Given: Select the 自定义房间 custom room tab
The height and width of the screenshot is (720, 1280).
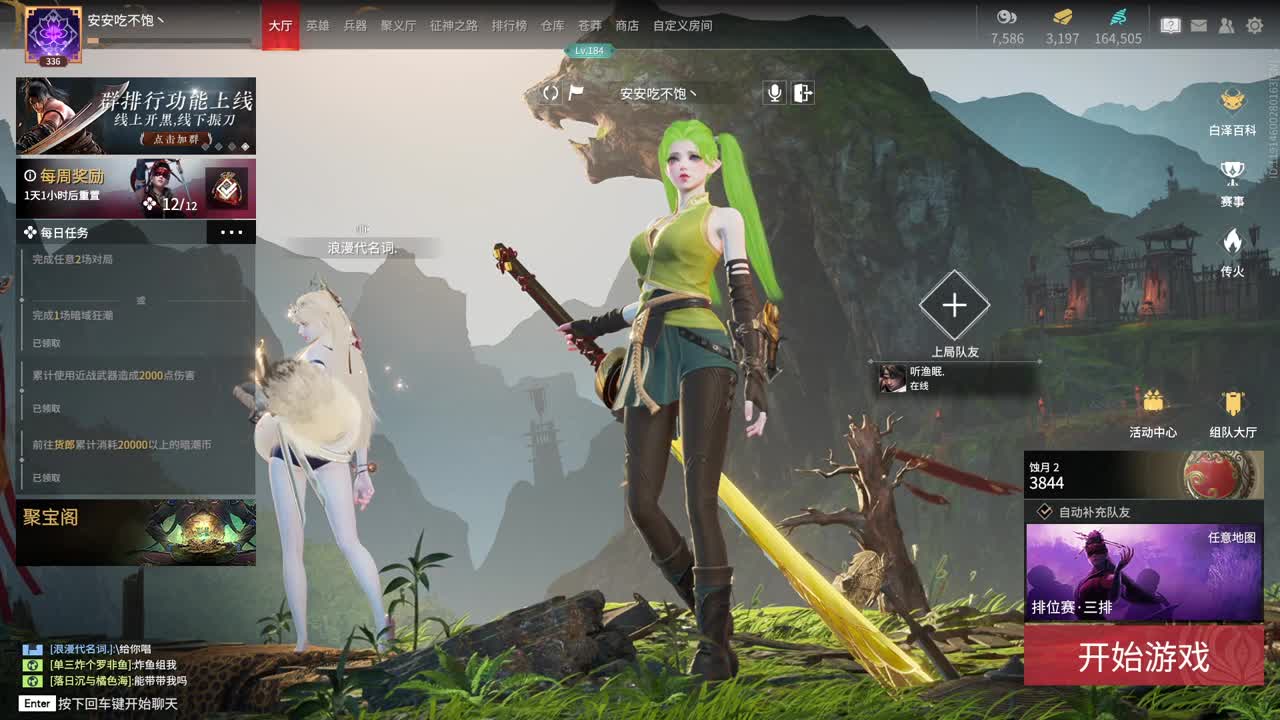Looking at the screenshot, I should 682,26.
